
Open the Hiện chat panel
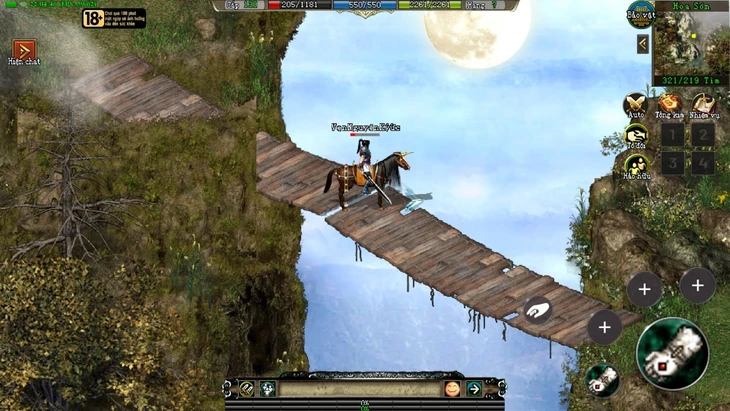[23, 50]
